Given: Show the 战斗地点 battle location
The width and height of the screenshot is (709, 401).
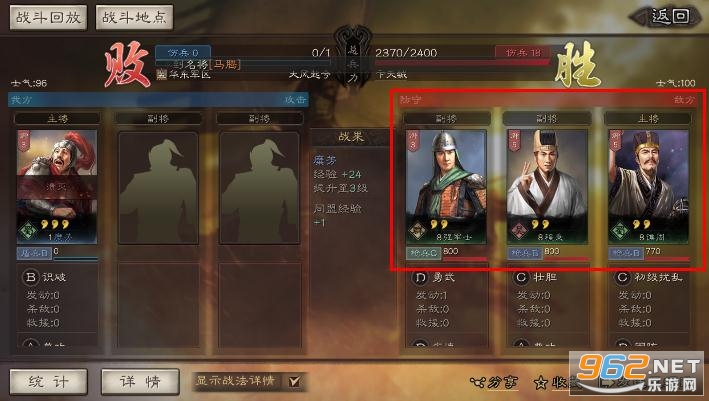Looking at the screenshot, I should (x=134, y=17).
